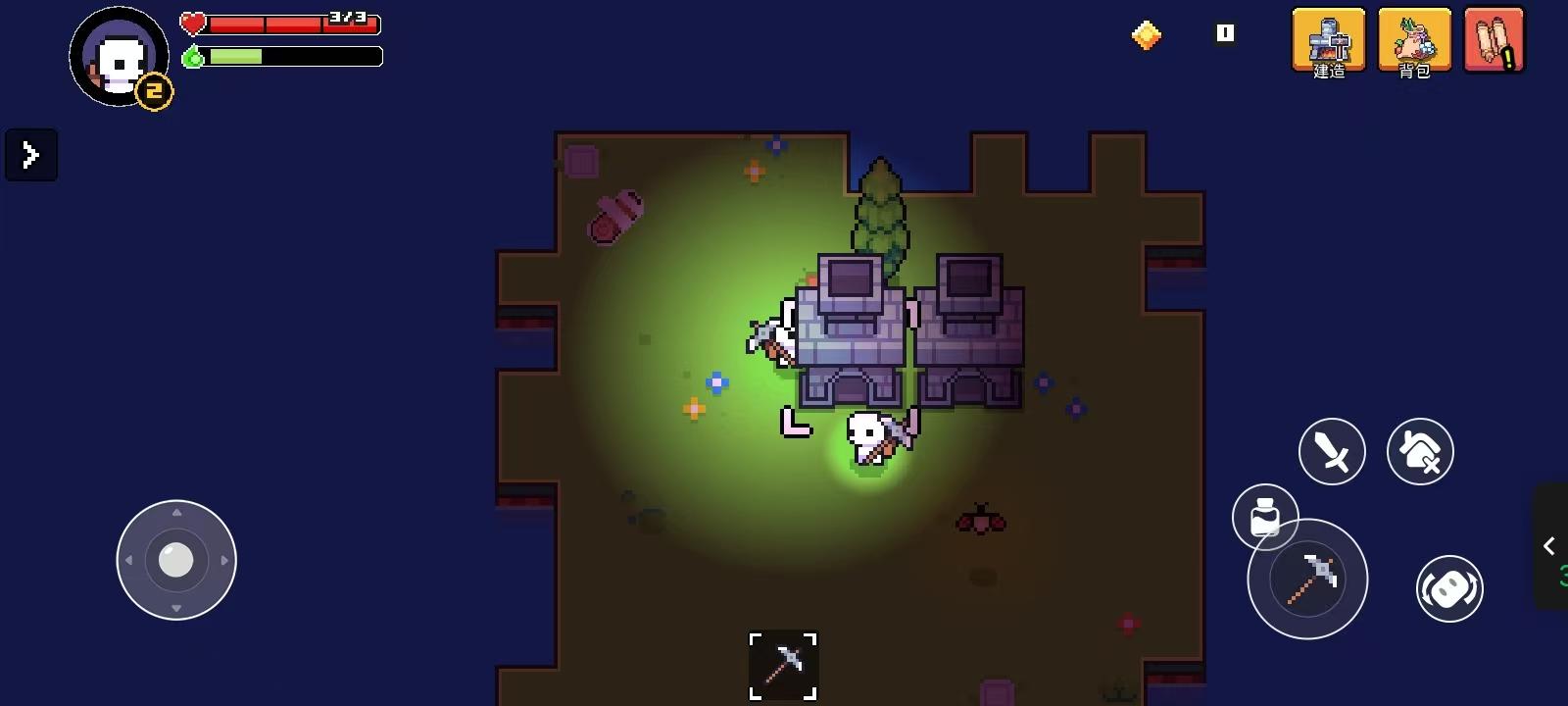
Task: Expand the left side panel arrow
Action: coord(30,154)
